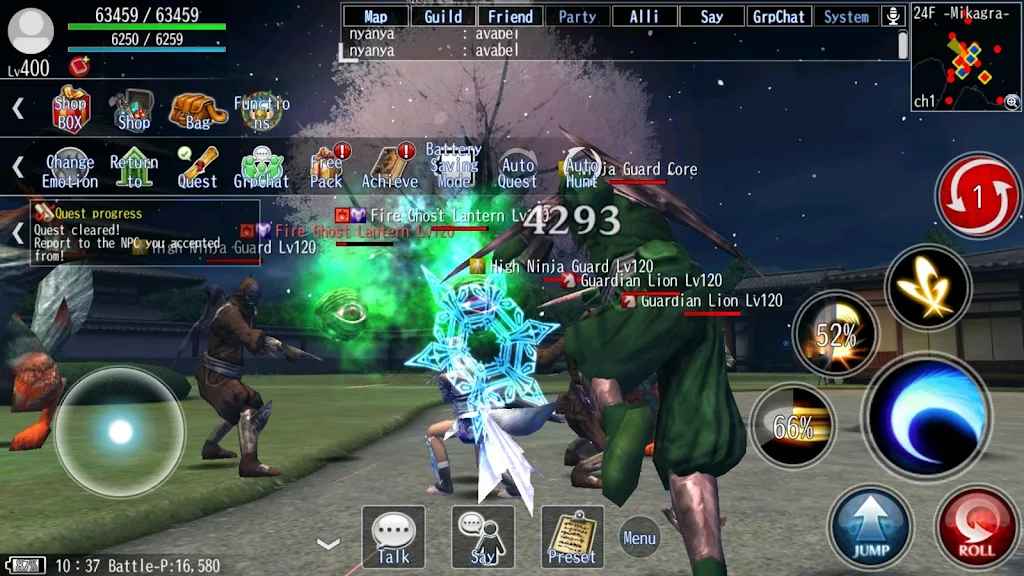
Task: Switch to the System chat tab
Action: tap(846, 16)
